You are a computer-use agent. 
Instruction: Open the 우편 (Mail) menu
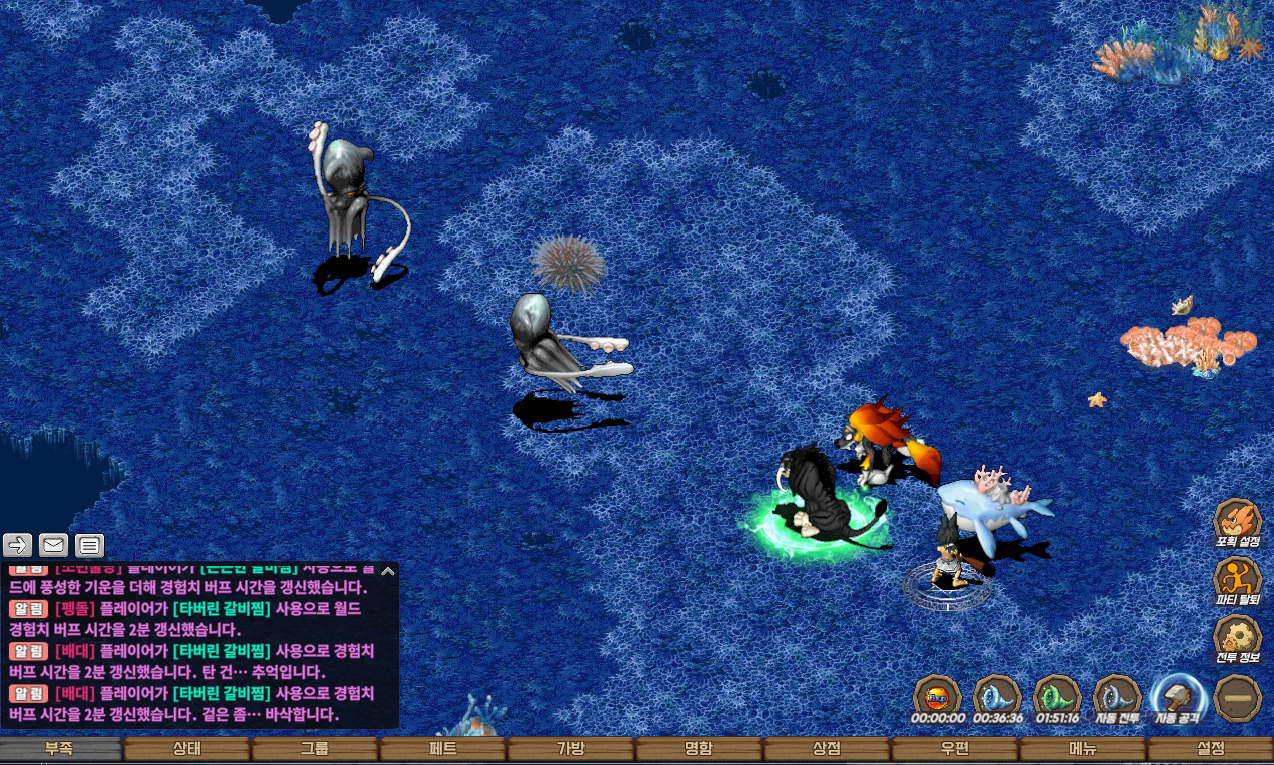pos(955,748)
